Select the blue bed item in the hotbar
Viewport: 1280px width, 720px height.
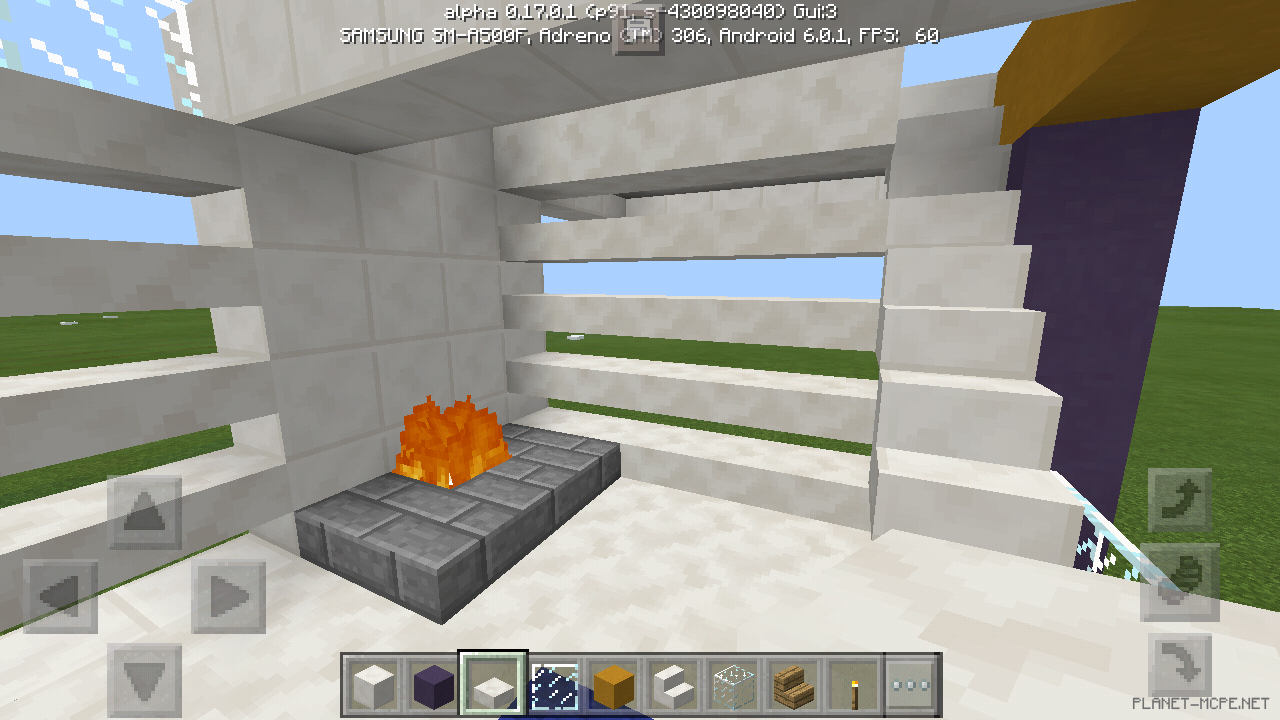click(552, 681)
